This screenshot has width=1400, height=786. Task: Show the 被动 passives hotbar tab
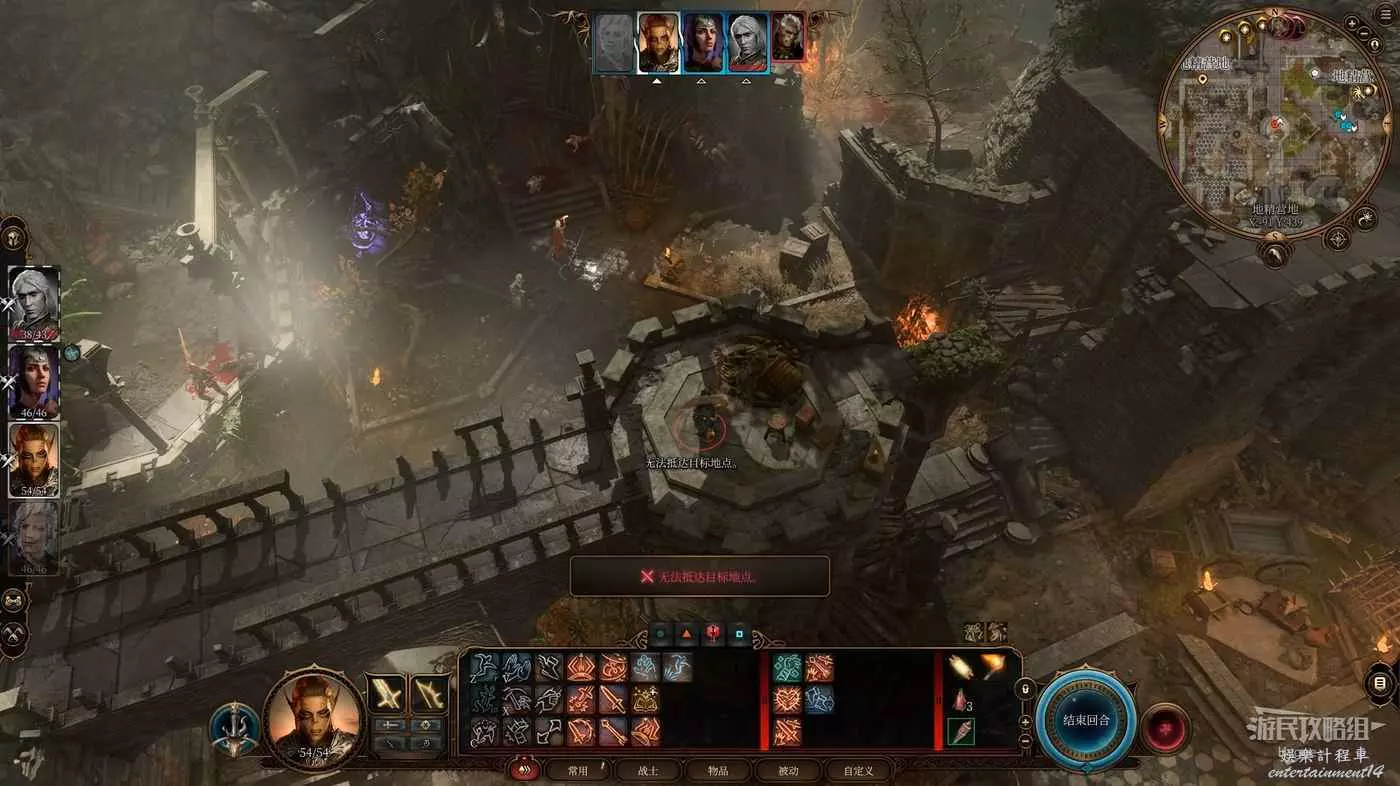pos(788,770)
